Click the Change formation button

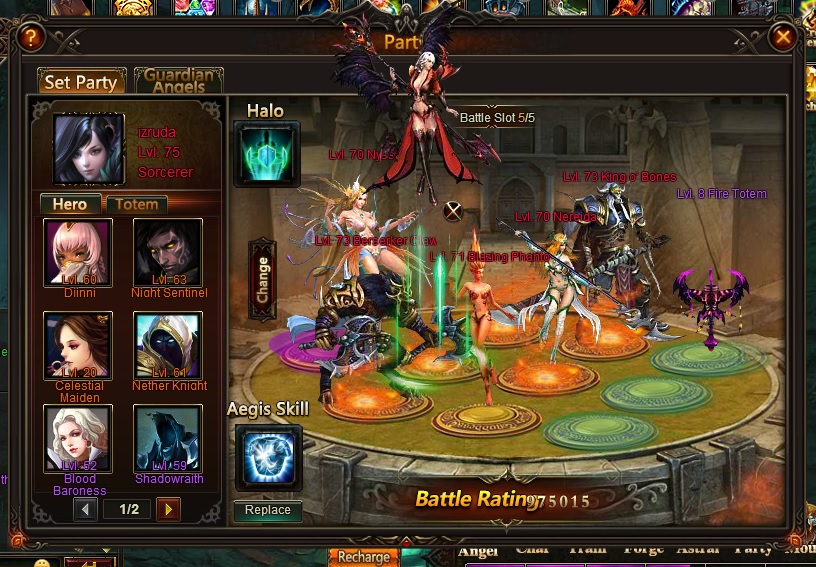click(263, 281)
